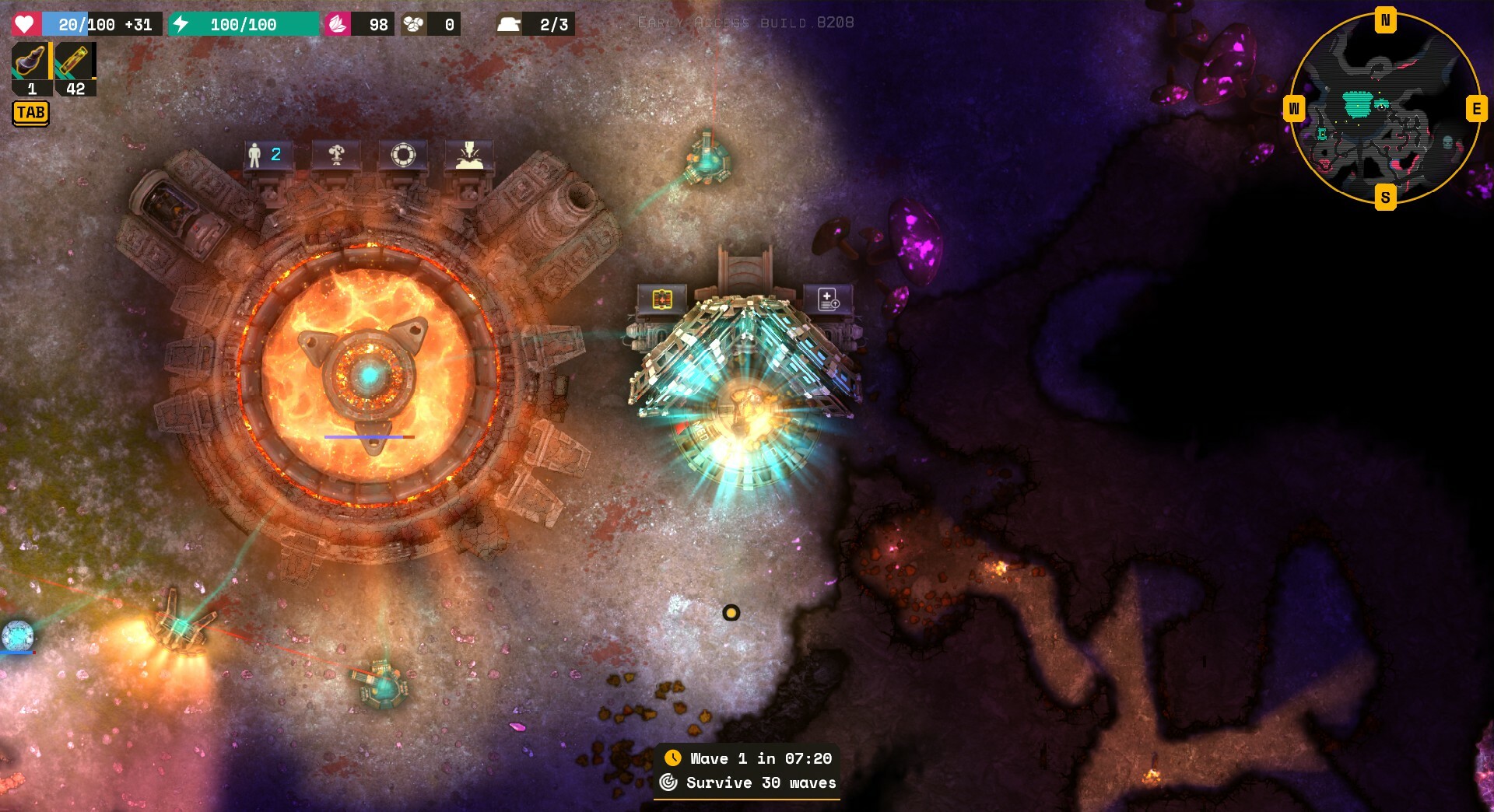Open the document upgrade panel with plus sign
The width and height of the screenshot is (1494, 812).
(x=828, y=299)
